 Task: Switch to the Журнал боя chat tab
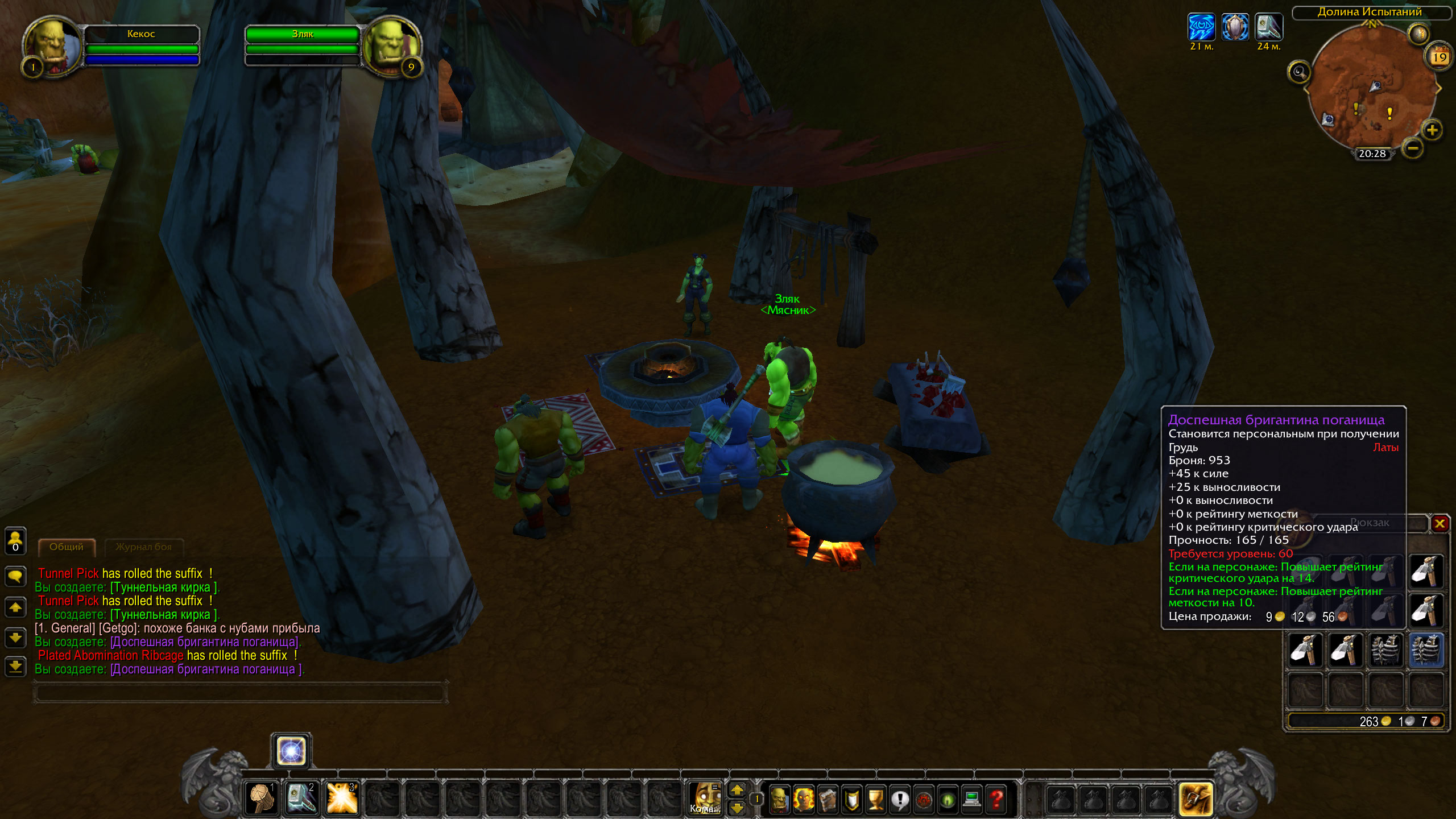pyautogui.click(x=143, y=547)
